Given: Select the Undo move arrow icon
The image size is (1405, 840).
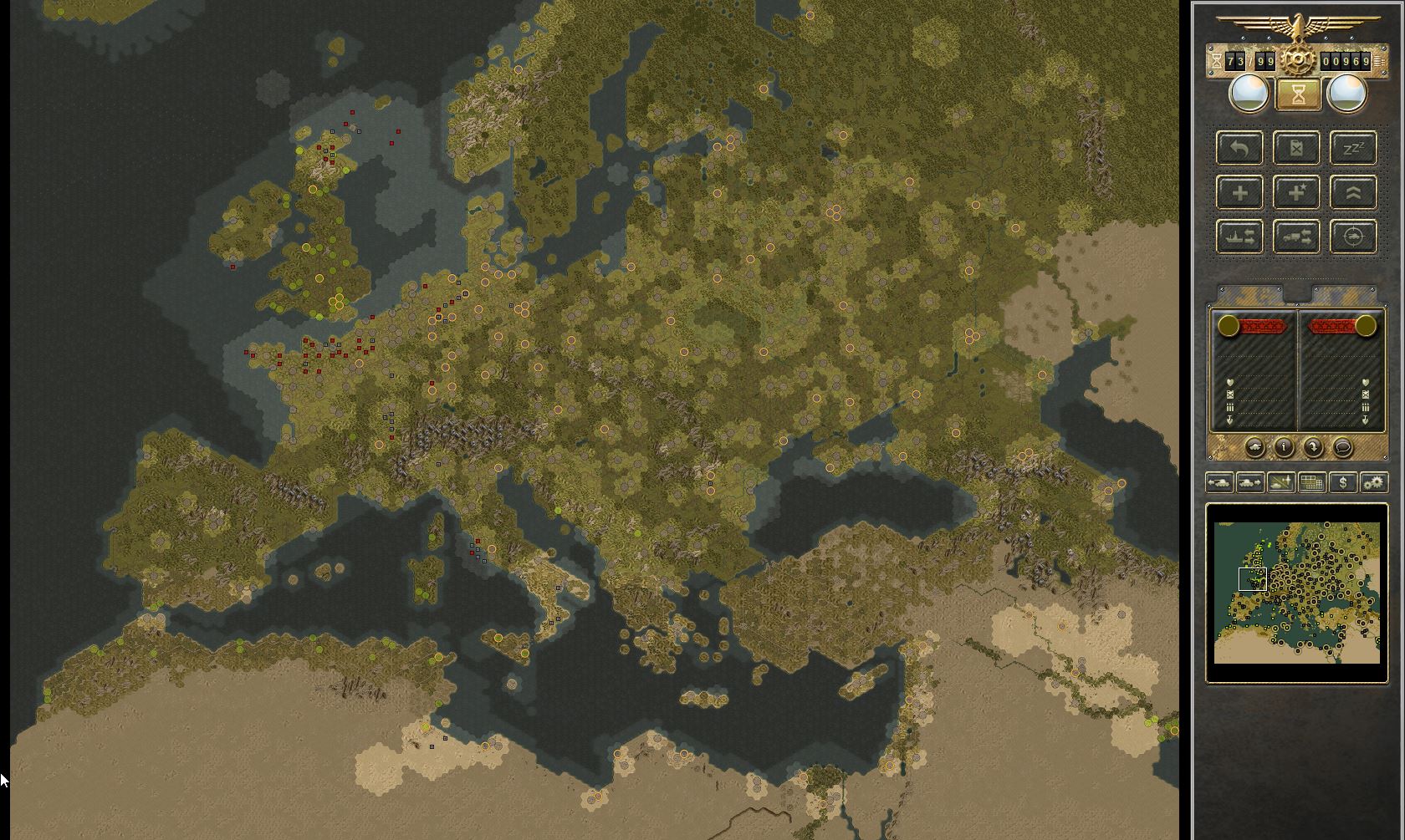Looking at the screenshot, I should 1240,148.
